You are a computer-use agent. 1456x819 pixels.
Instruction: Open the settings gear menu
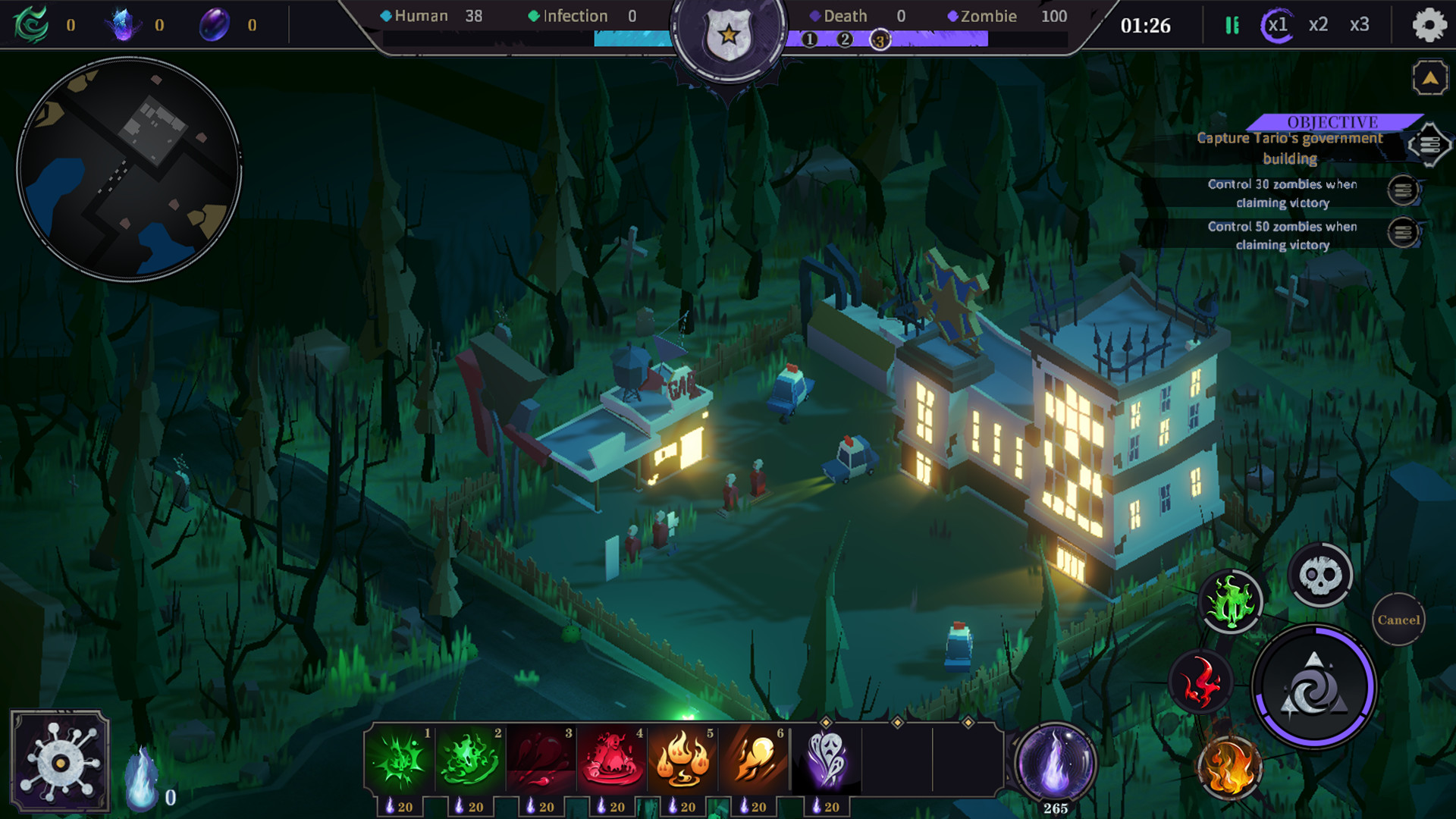coord(1429,25)
